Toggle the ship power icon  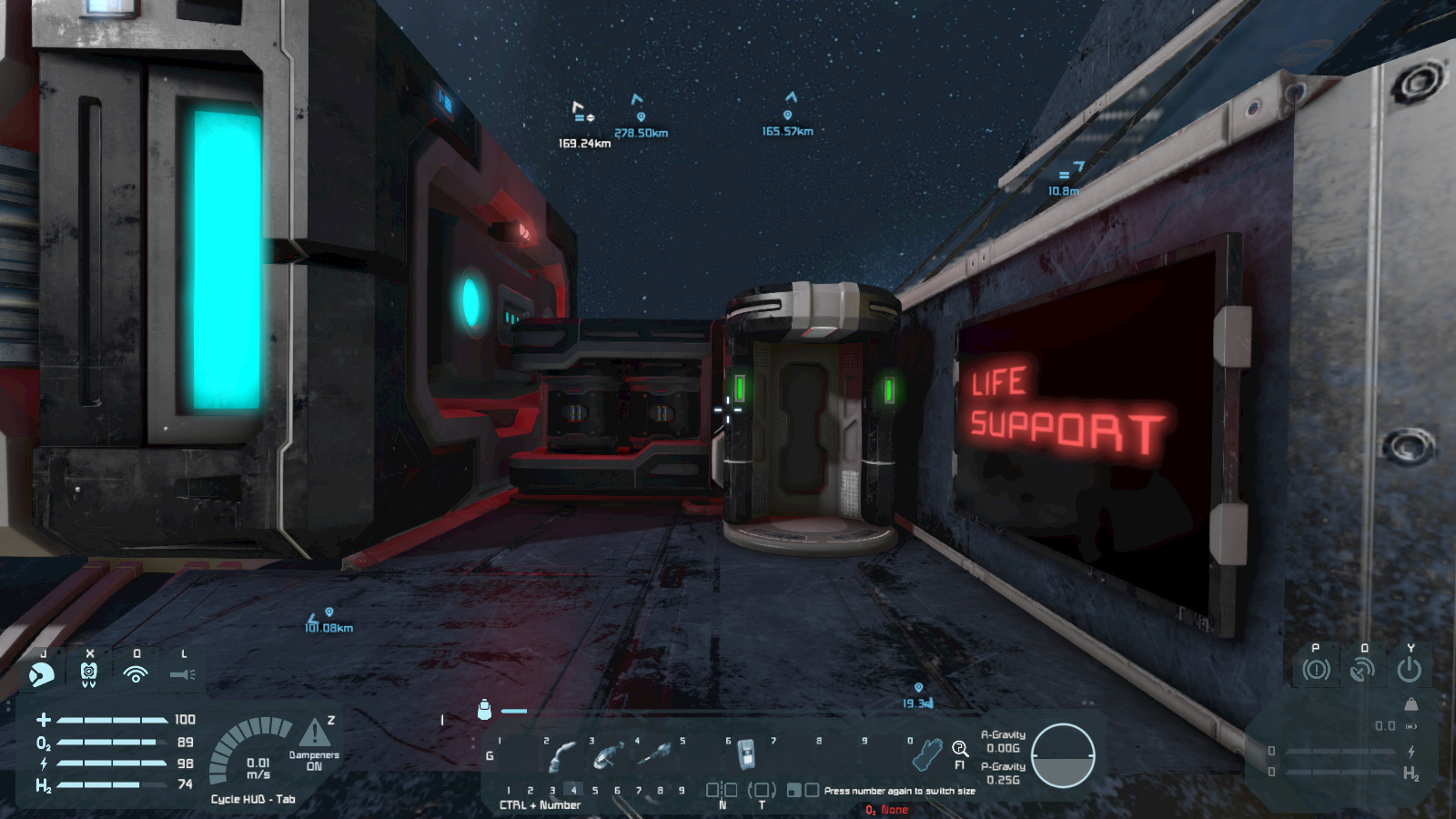pos(1410,671)
